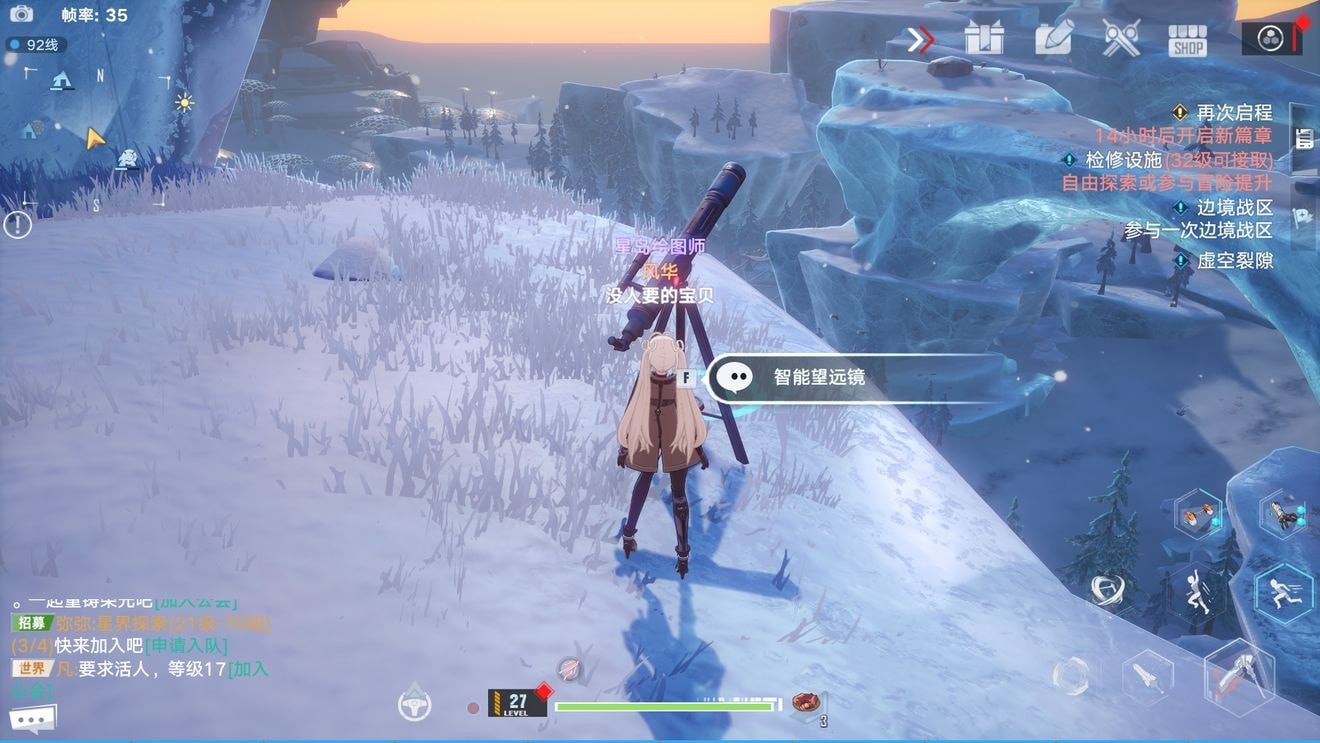Expand the double-arrow top menu toggle

tap(920, 40)
